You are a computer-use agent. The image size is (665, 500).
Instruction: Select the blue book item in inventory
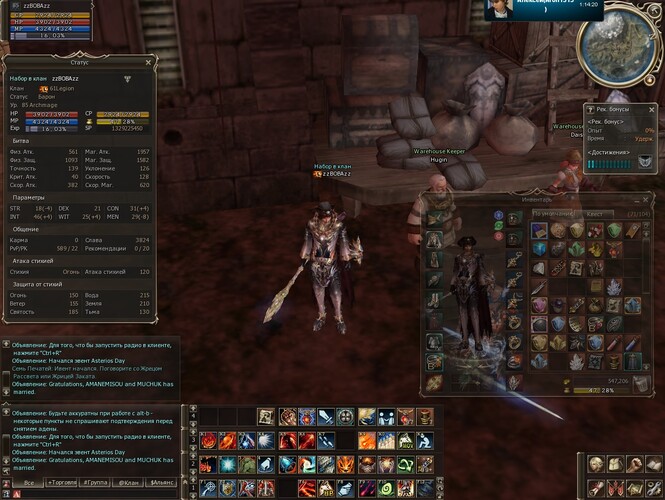click(x=540, y=230)
